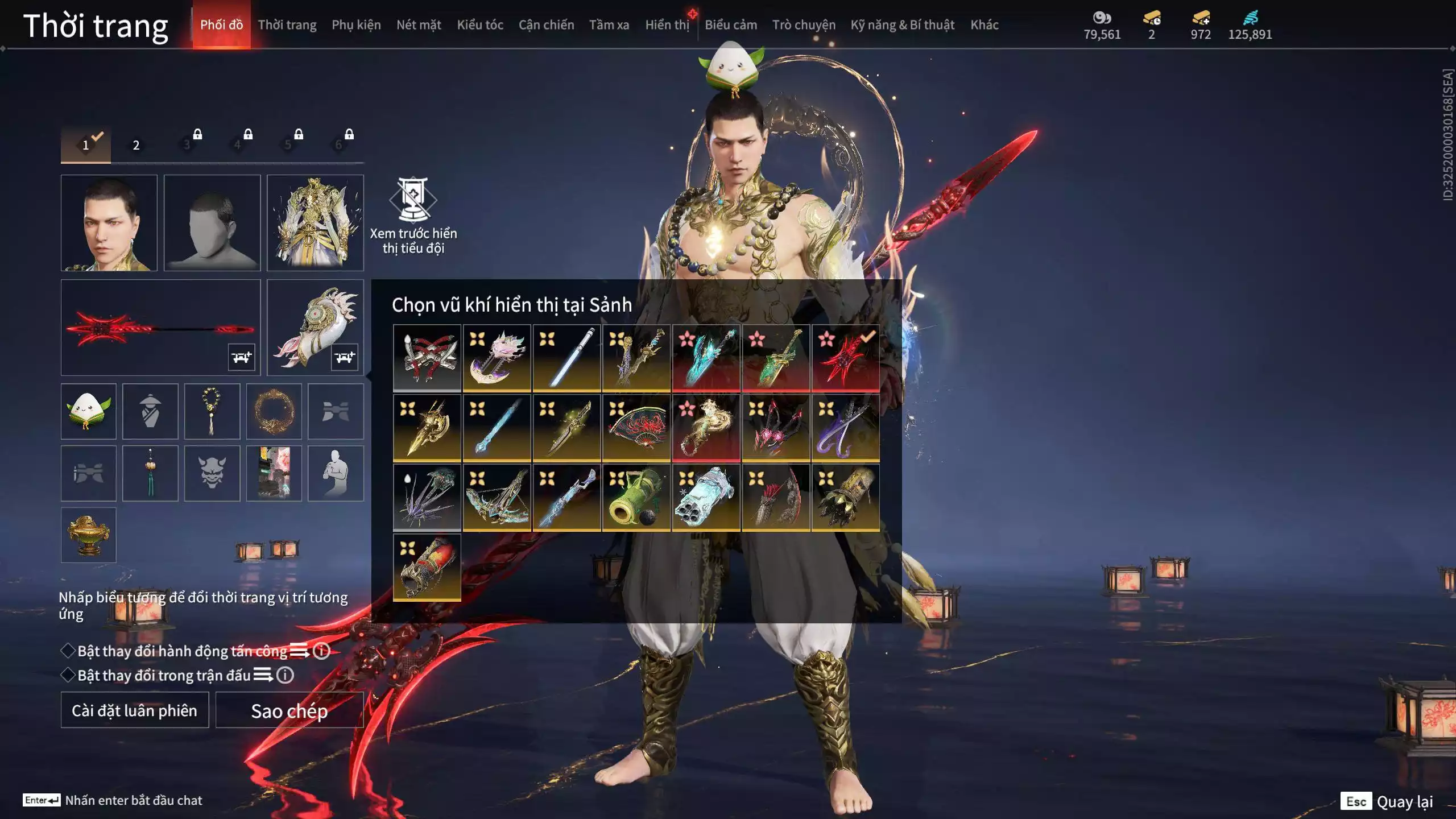Toggle Bật thay đổi trong trận đấu

pyautogui.click(x=68, y=675)
